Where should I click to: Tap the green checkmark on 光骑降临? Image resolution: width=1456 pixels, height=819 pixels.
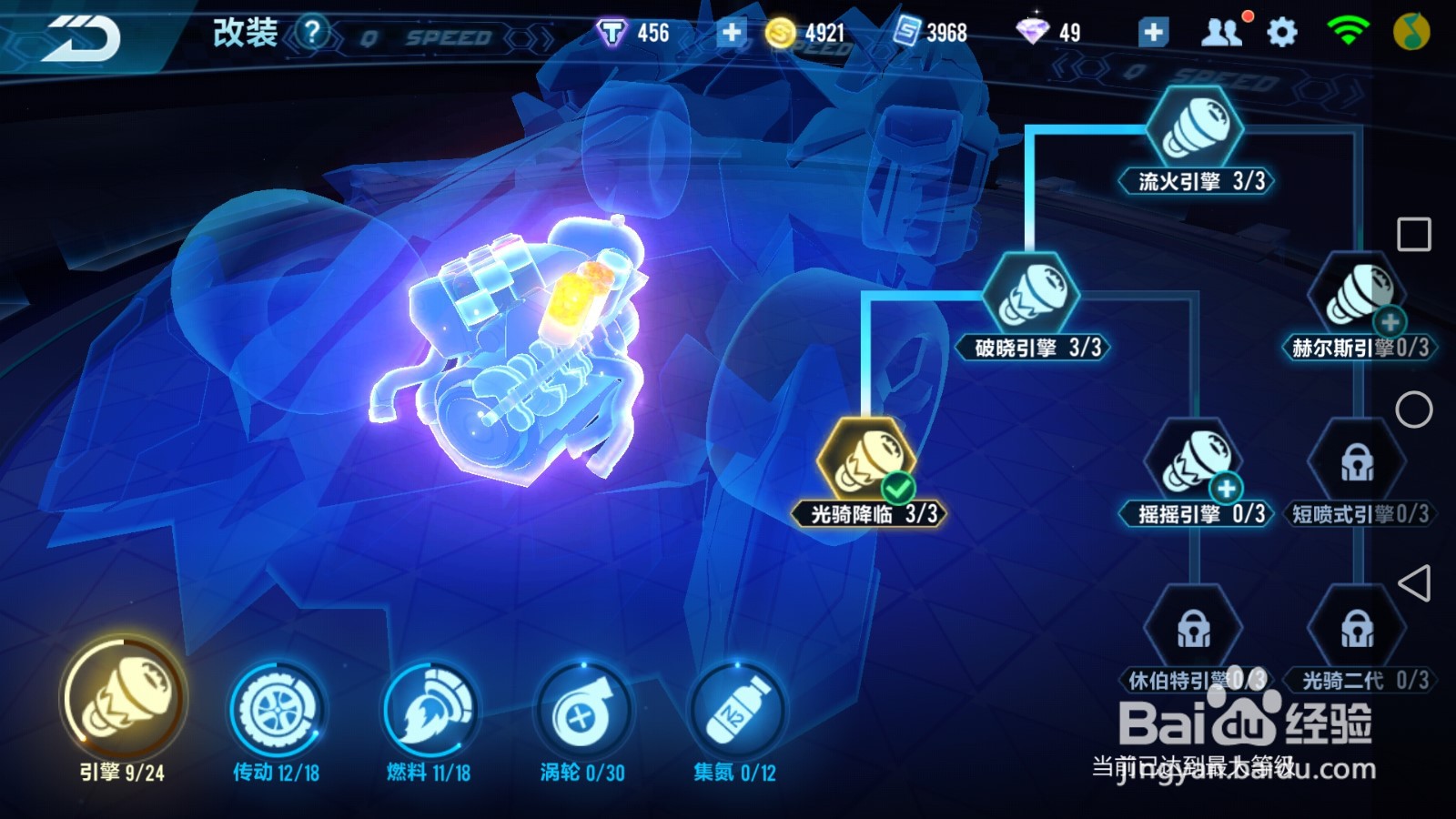(x=897, y=488)
